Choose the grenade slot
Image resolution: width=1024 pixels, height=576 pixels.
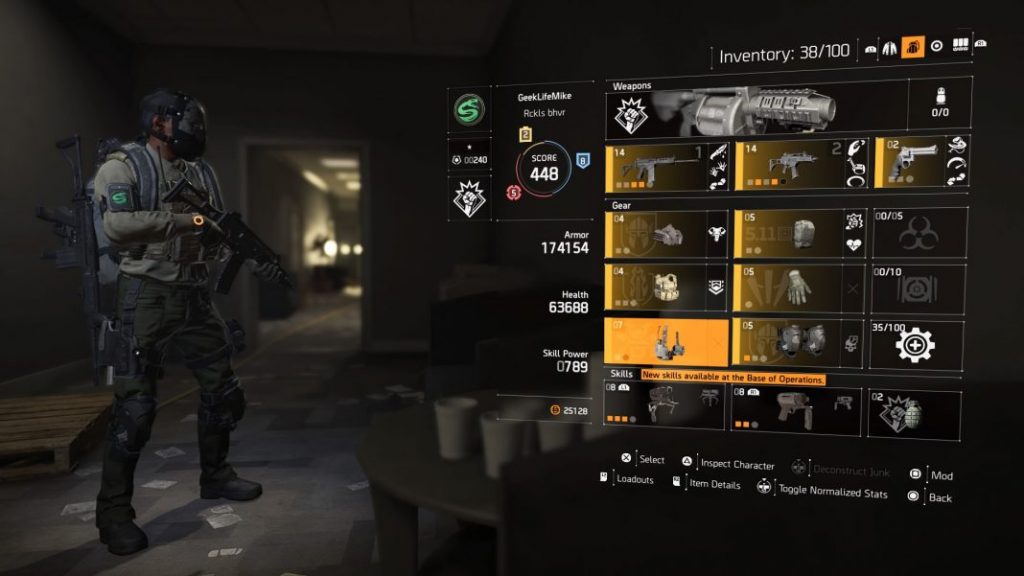coord(913,413)
